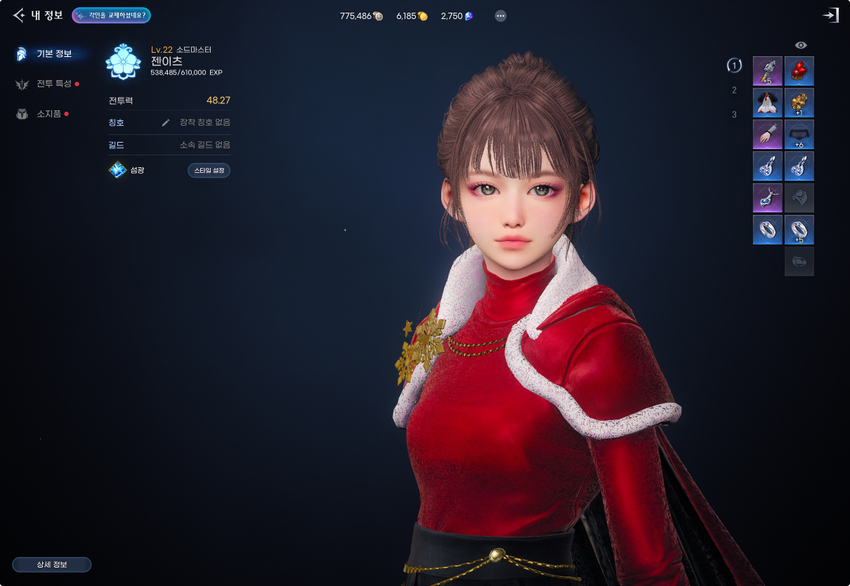
Task: Open the more options ellipsis button
Action: (500, 16)
